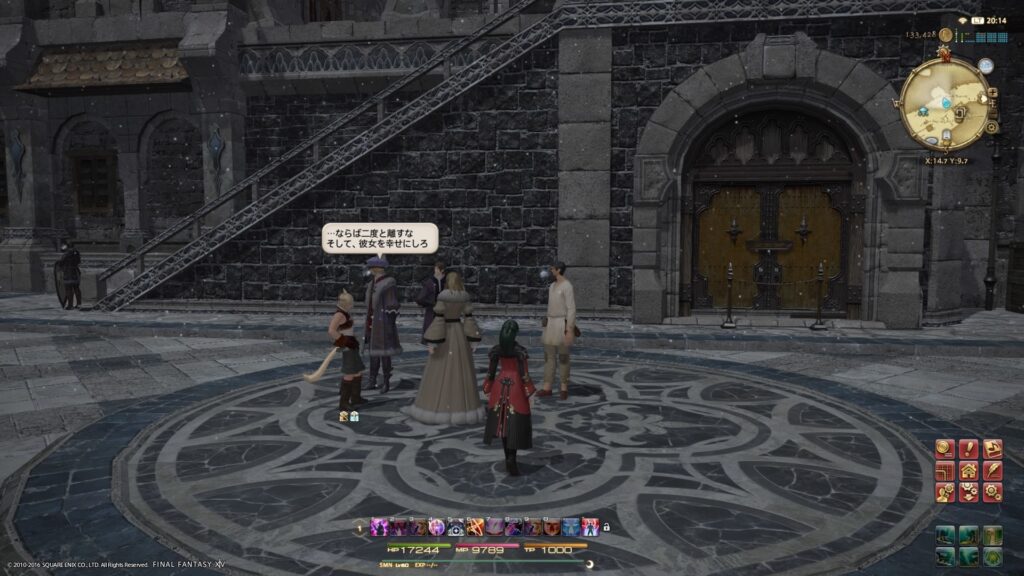This screenshot has height=576, width=1024.
Task: Open the music note book menu icon
Action: 992,449
